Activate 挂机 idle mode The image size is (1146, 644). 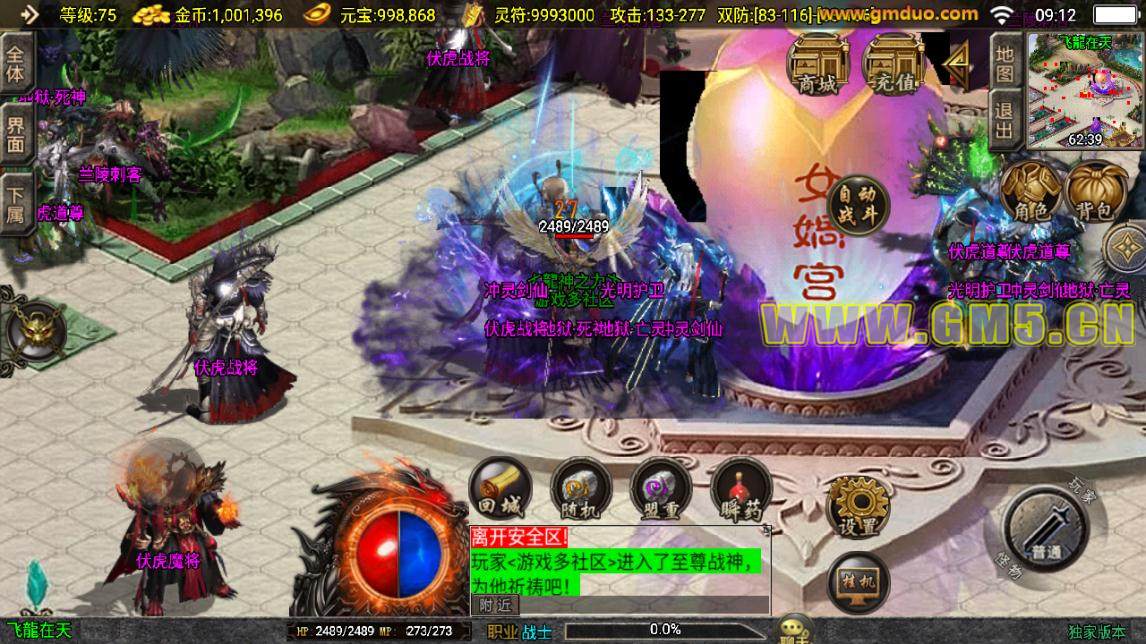click(859, 580)
